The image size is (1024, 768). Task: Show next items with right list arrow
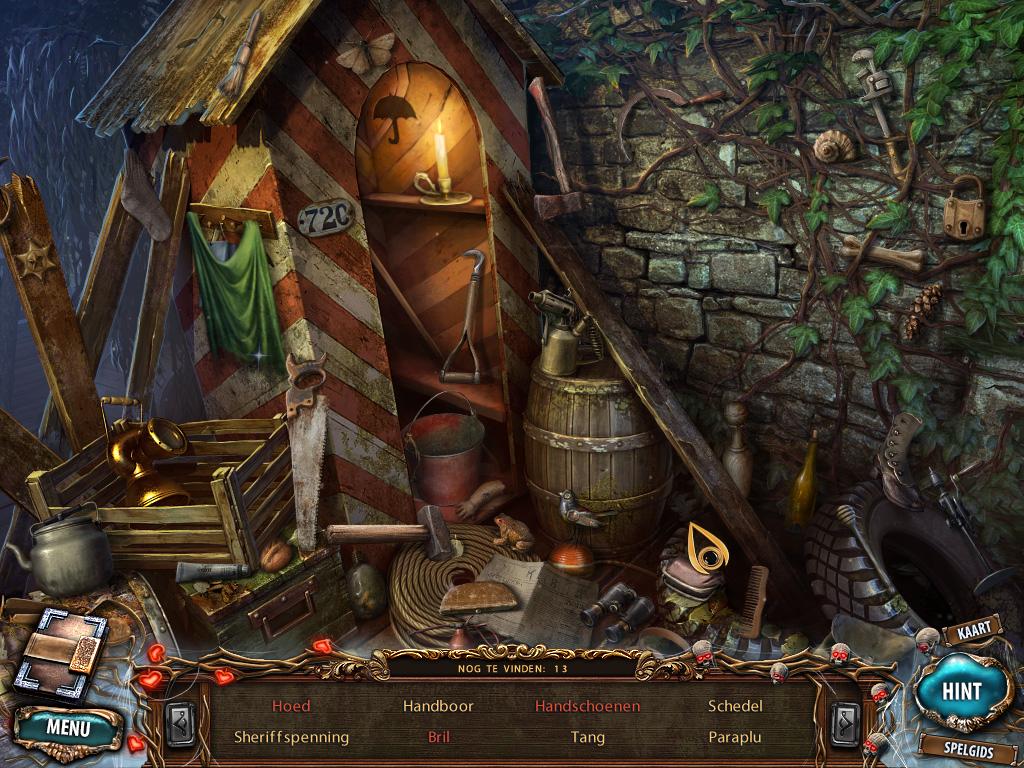(x=845, y=722)
